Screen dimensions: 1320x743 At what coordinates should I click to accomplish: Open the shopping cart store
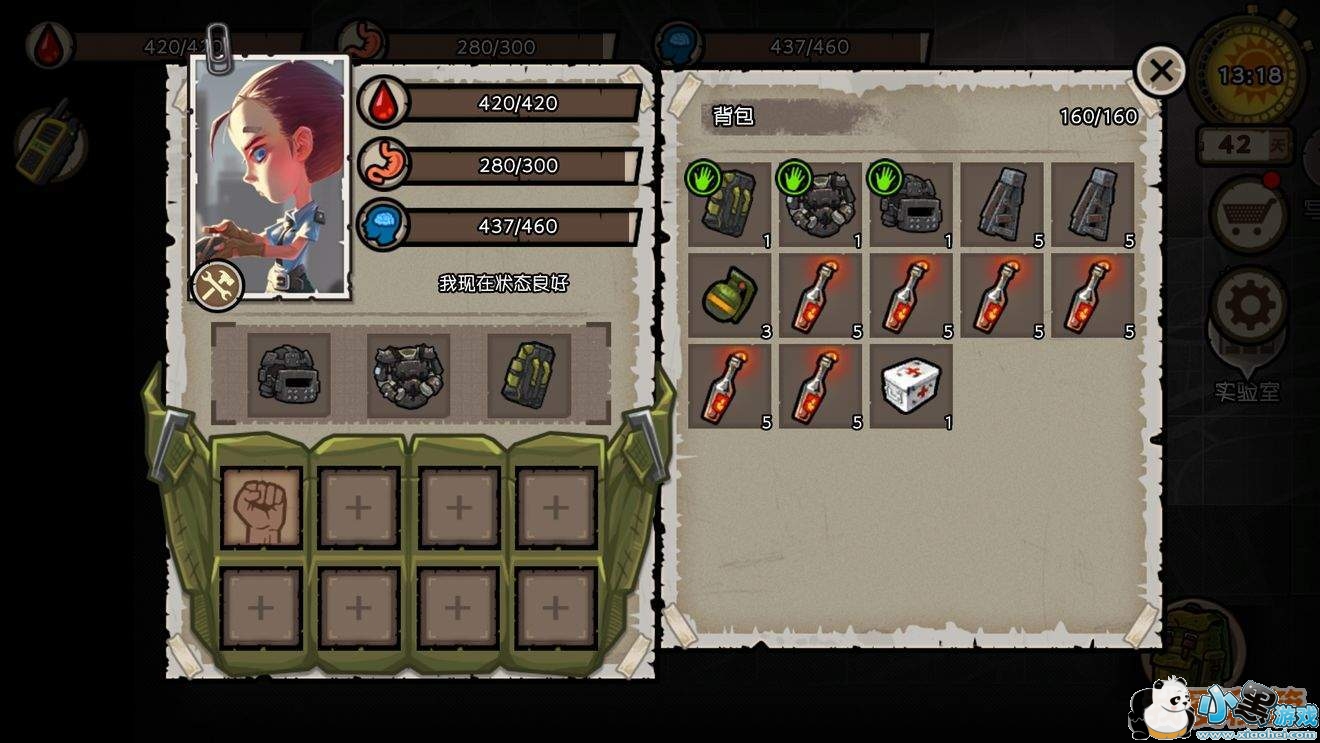[1248, 213]
